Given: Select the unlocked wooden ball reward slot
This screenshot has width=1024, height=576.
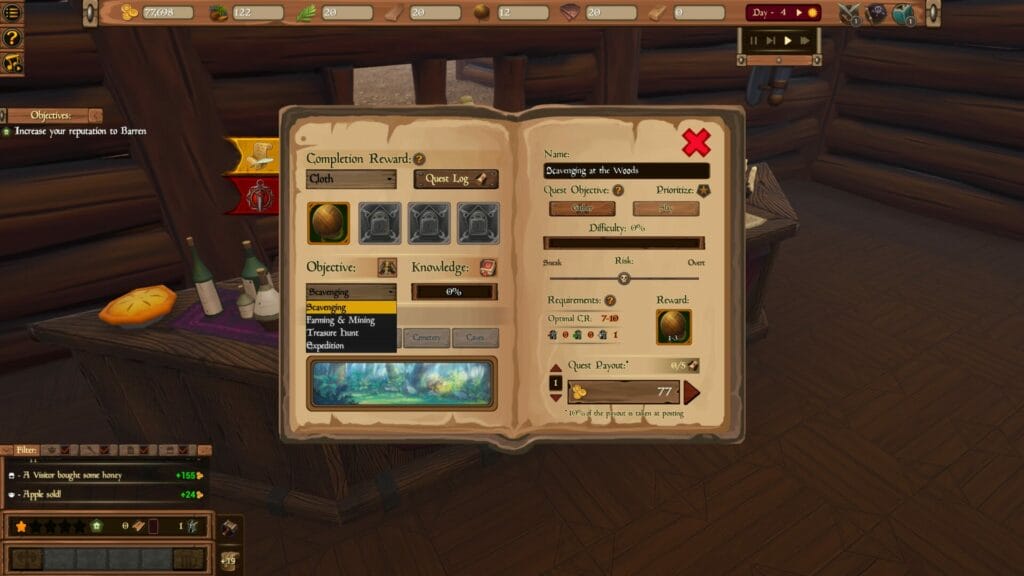Looking at the screenshot, I should pos(328,223).
